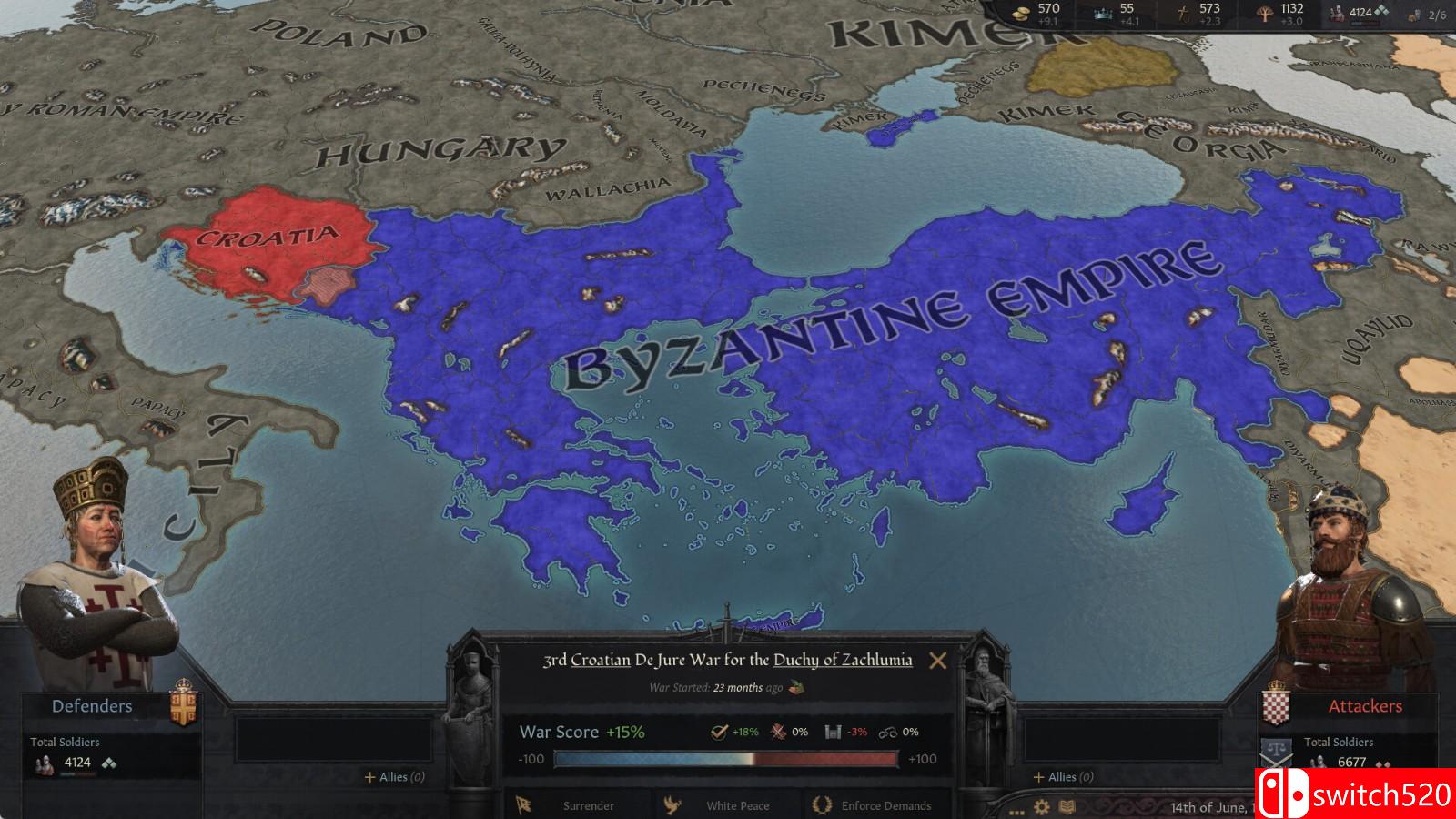This screenshot has width=1456, height=819.
Task: Expand the Defenders Allies list
Action: point(394,778)
